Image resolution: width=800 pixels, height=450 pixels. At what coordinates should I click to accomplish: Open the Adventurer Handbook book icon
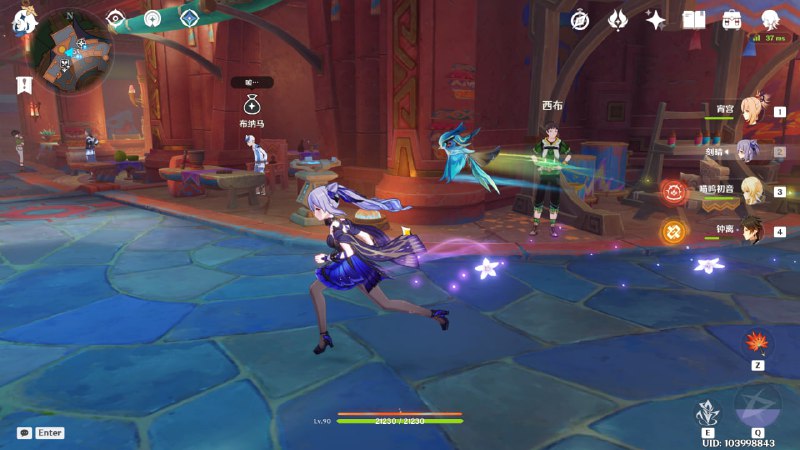click(x=694, y=20)
